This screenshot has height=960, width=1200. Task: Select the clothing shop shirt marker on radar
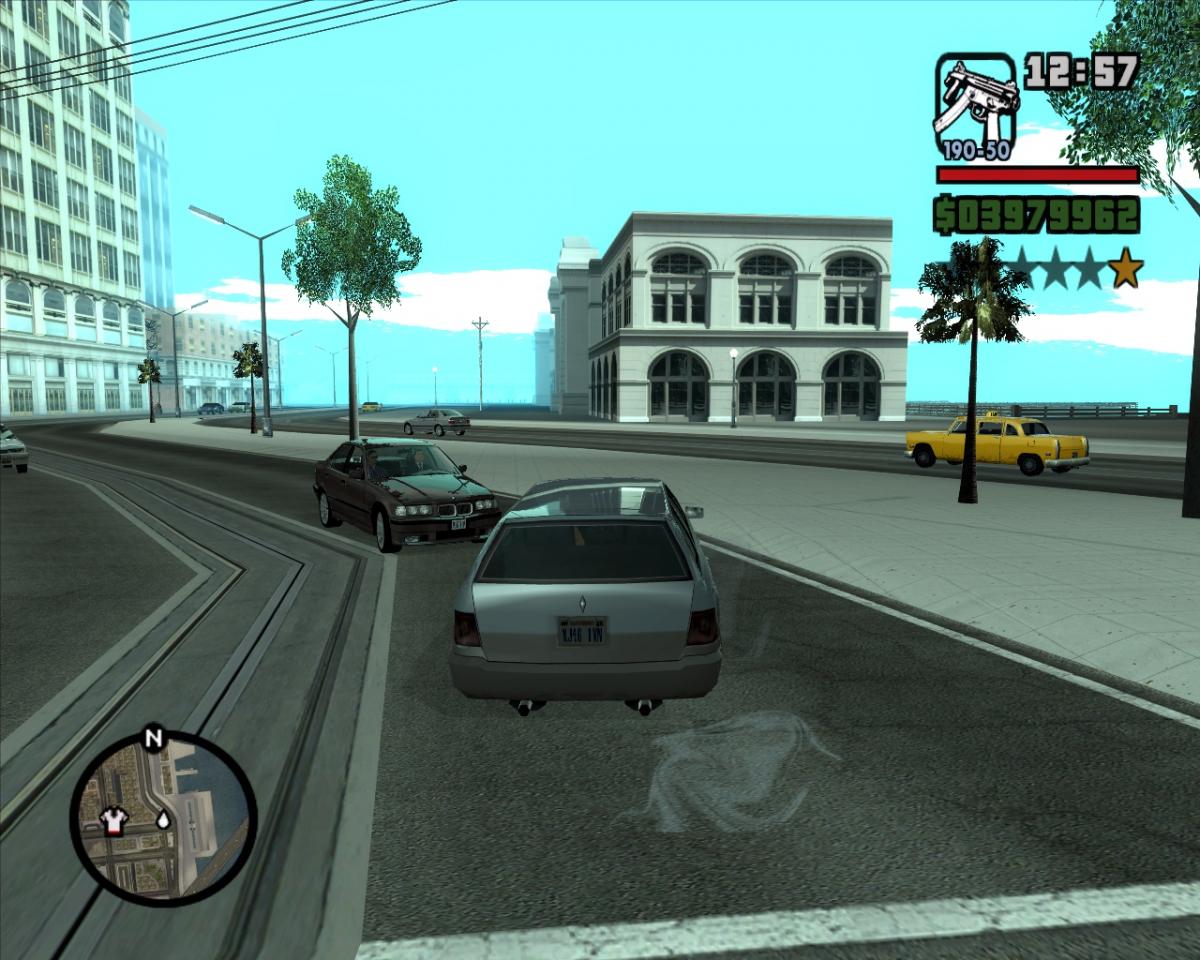(x=115, y=821)
